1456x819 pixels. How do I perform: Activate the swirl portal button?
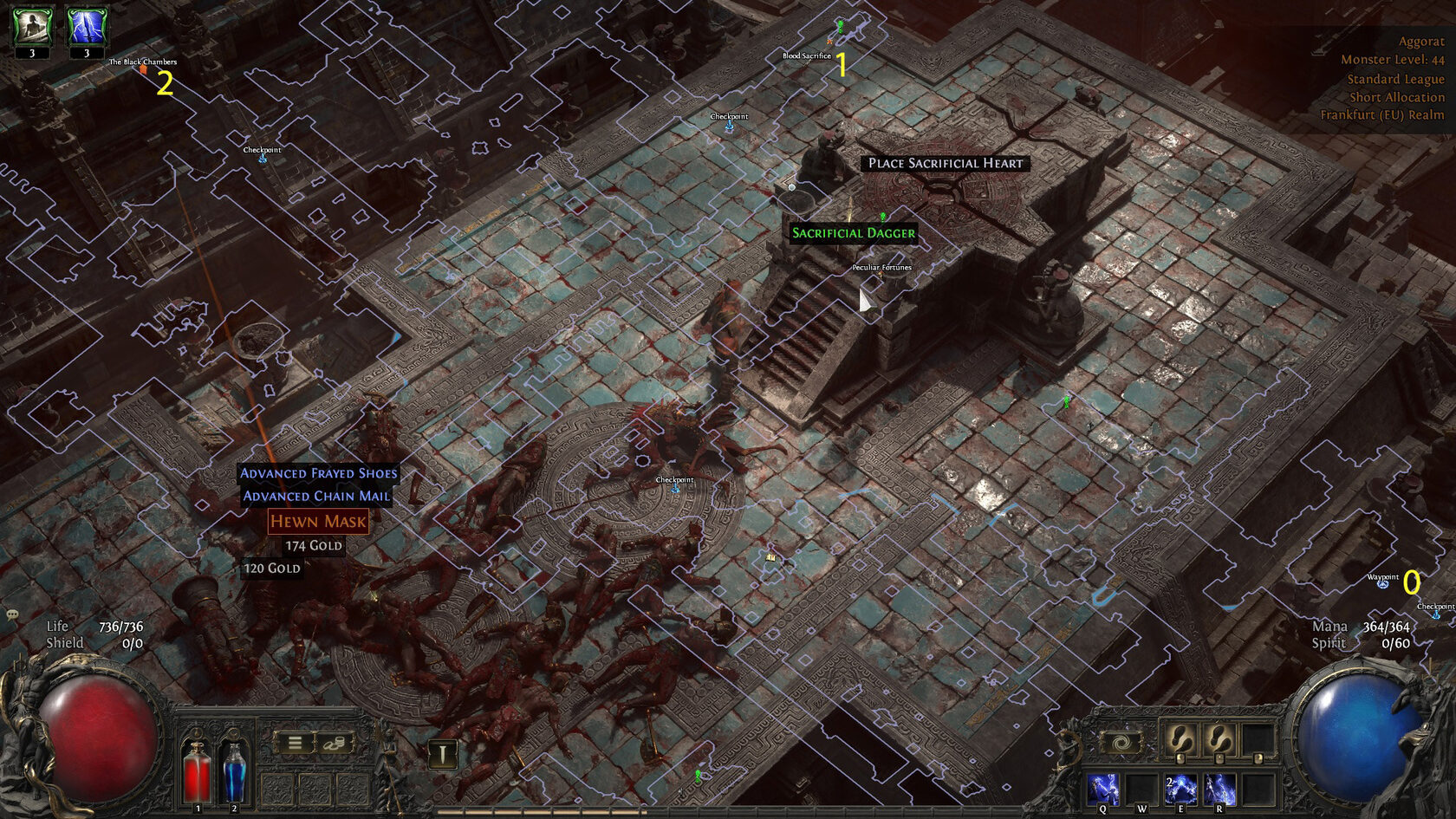(1120, 743)
